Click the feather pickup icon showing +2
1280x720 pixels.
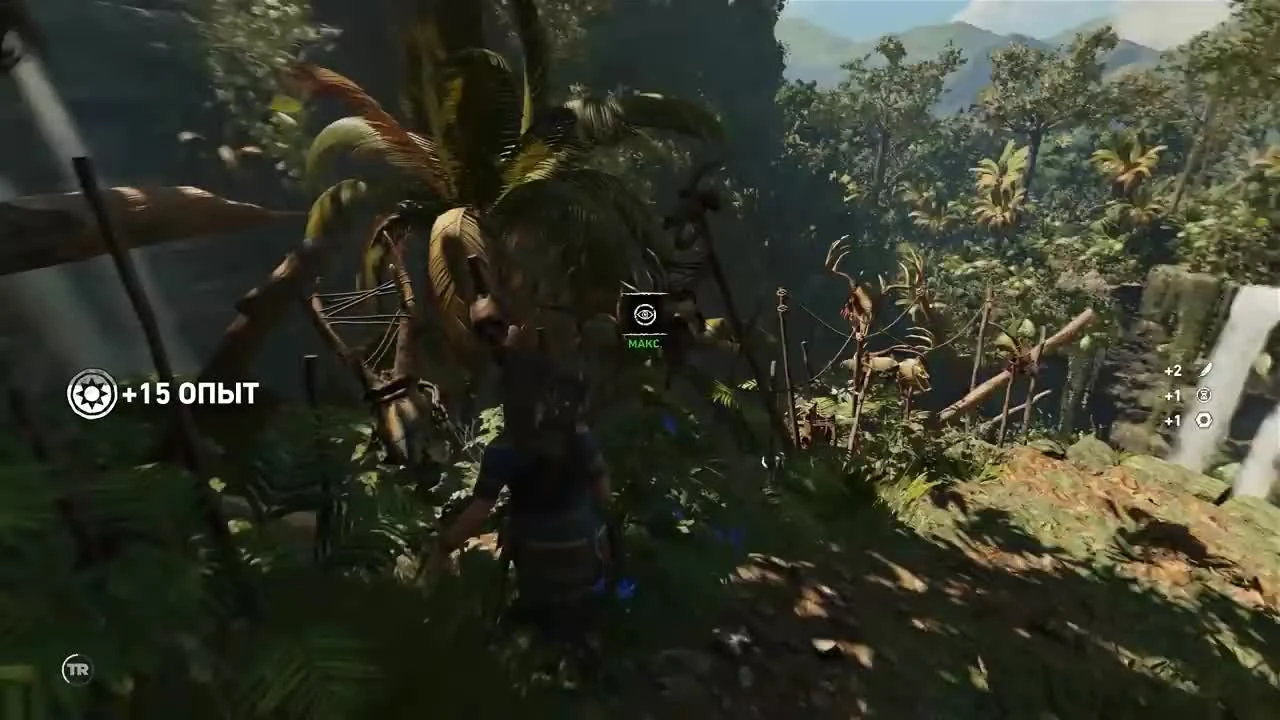1204,370
